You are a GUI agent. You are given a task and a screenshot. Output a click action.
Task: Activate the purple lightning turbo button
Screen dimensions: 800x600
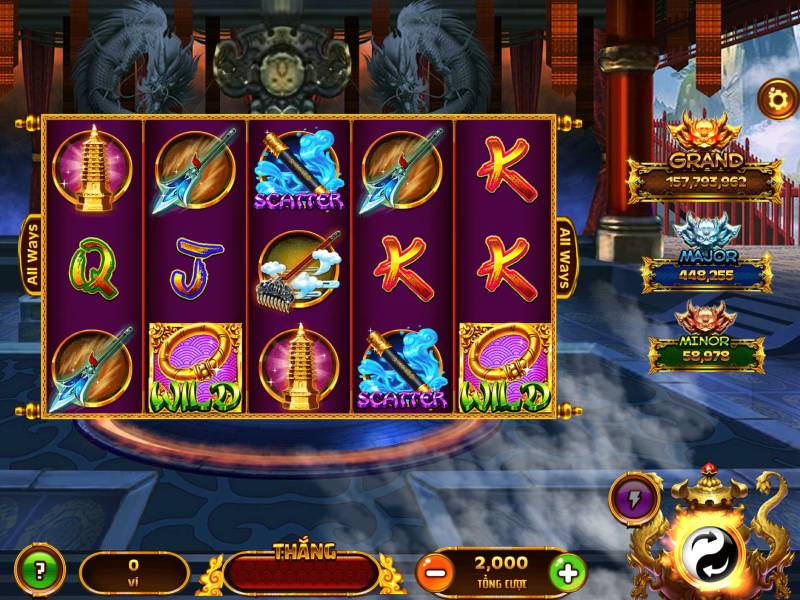(632, 497)
